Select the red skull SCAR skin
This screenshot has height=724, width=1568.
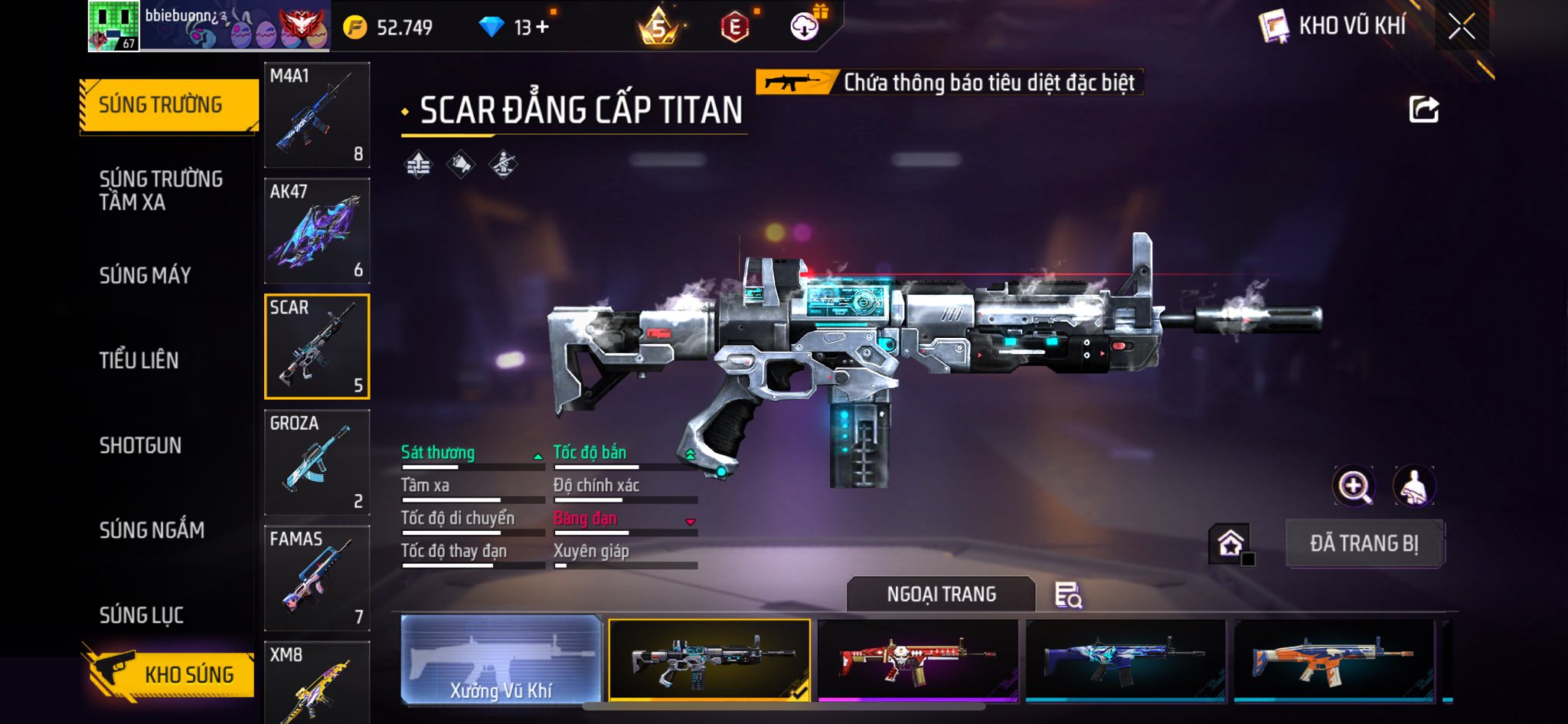coord(918,660)
